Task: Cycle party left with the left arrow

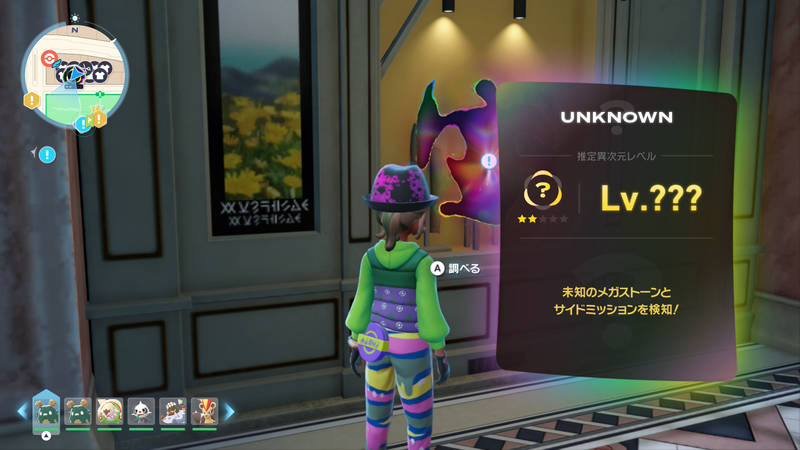Action: tap(21, 409)
